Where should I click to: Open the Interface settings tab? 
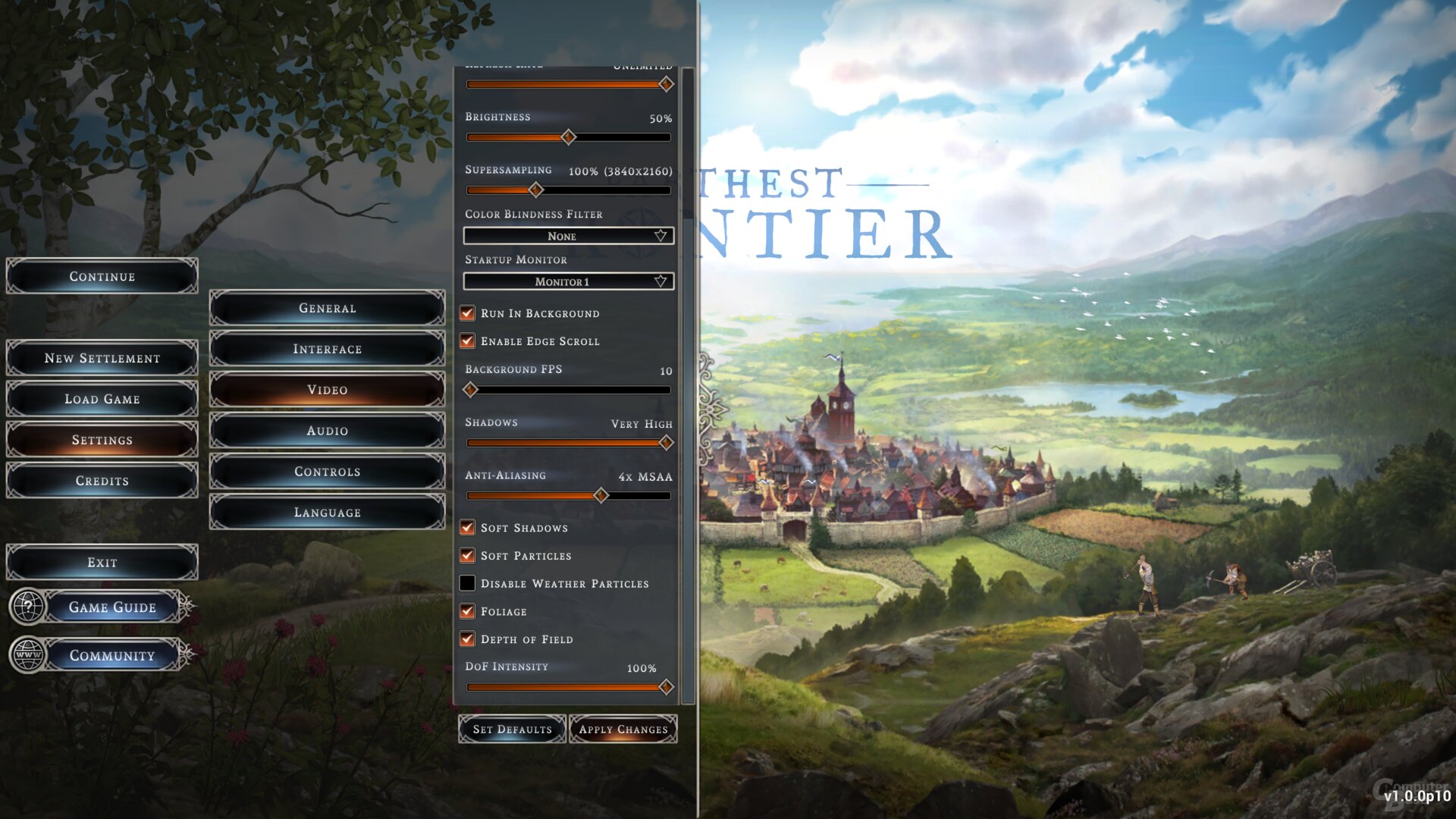point(327,349)
